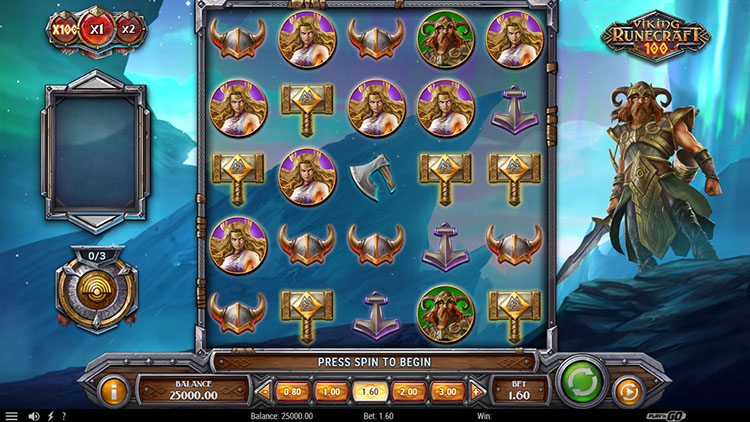
Task: Choose the 1.00 bet amount
Action: [x=330, y=391]
